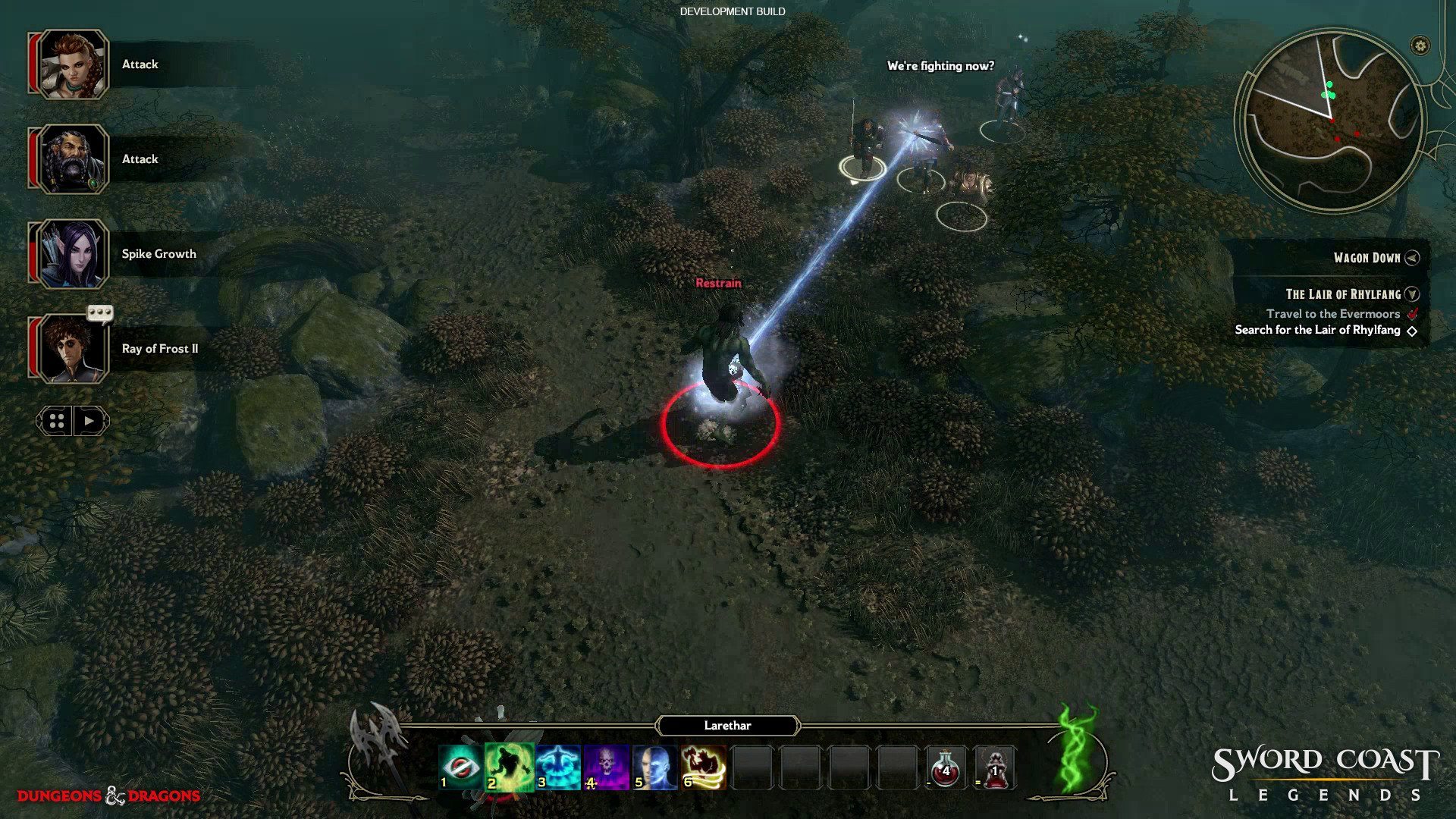Click the speech bubble above the bottom portrait

[x=99, y=313]
